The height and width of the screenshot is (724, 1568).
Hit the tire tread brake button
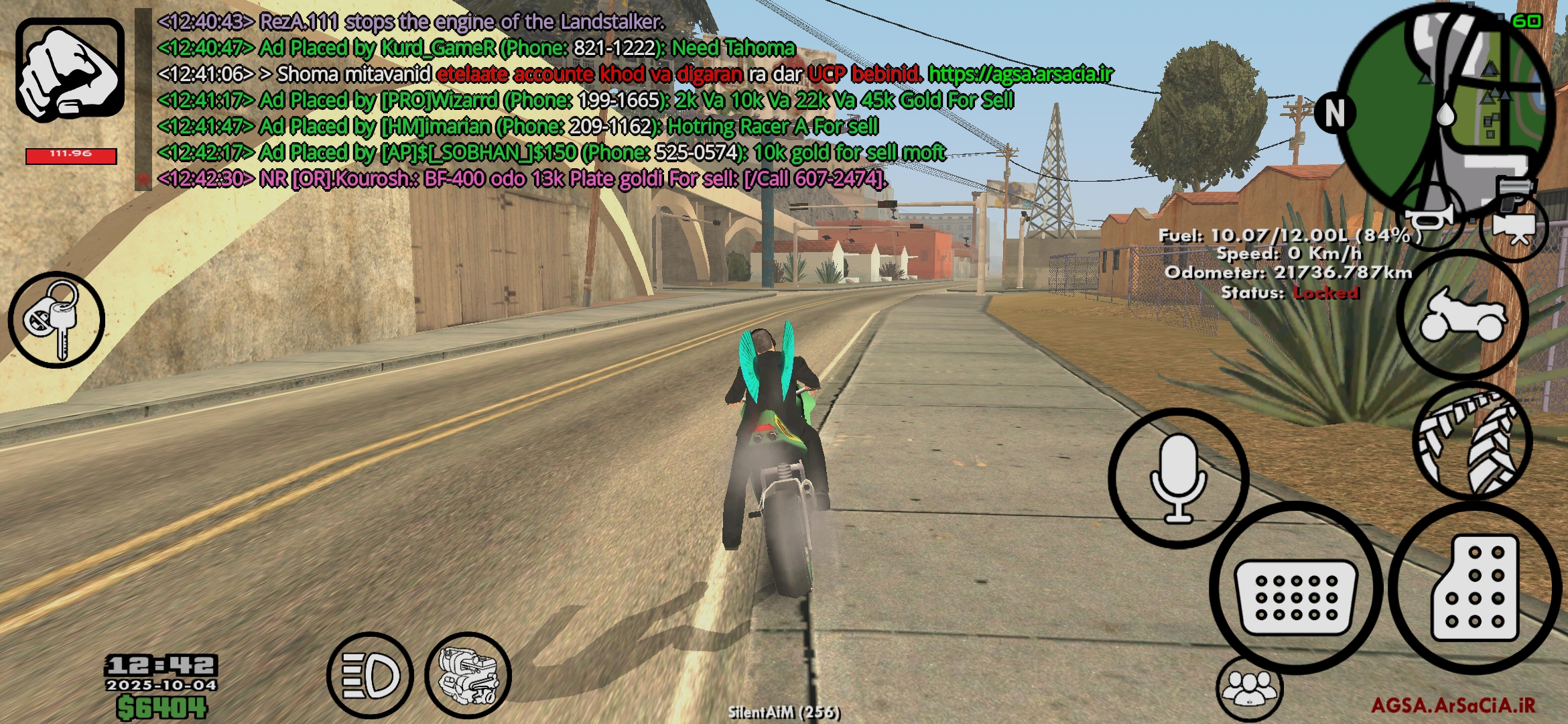(1472, 440)
